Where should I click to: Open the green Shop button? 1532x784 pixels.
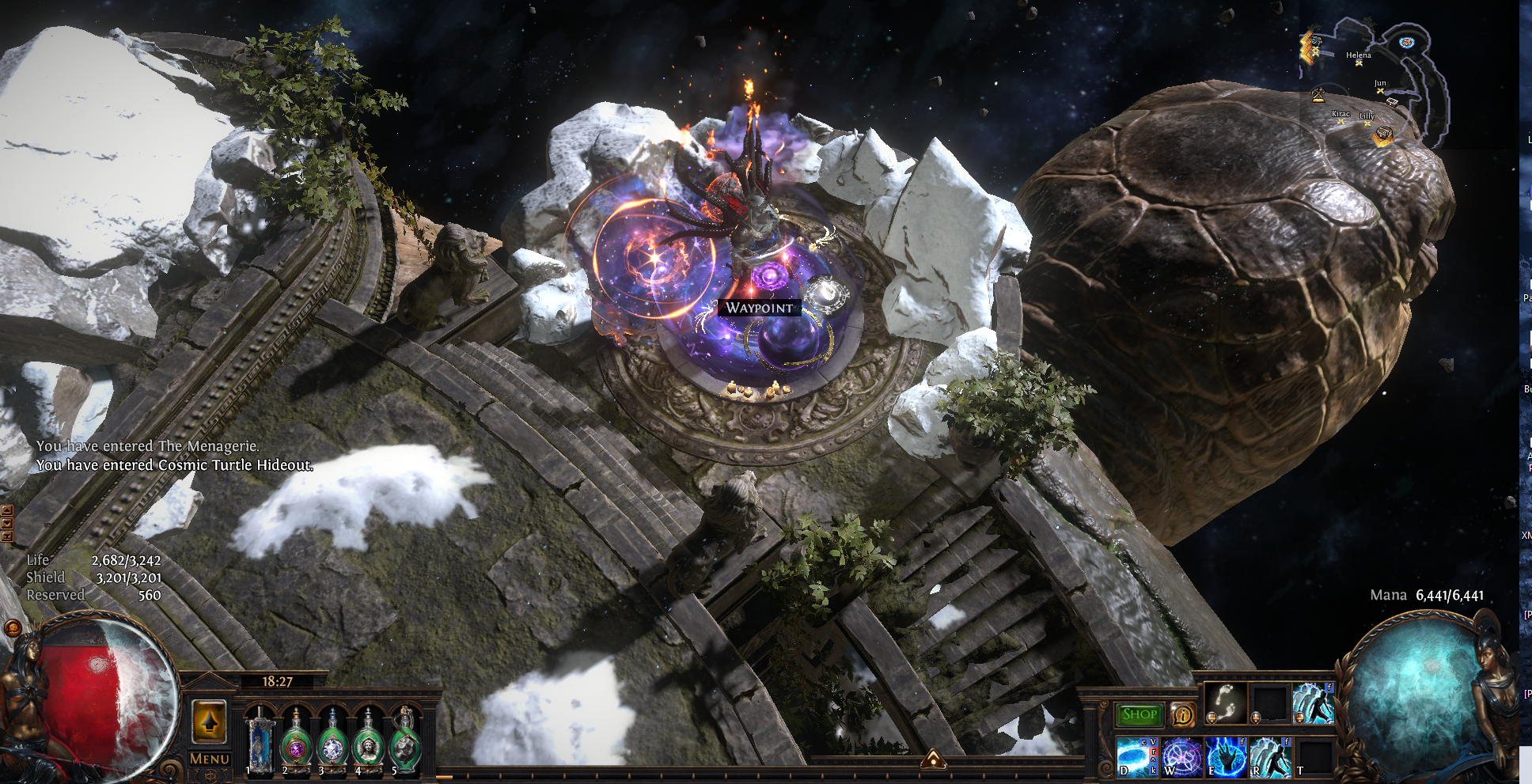(x=1140, y=714)
